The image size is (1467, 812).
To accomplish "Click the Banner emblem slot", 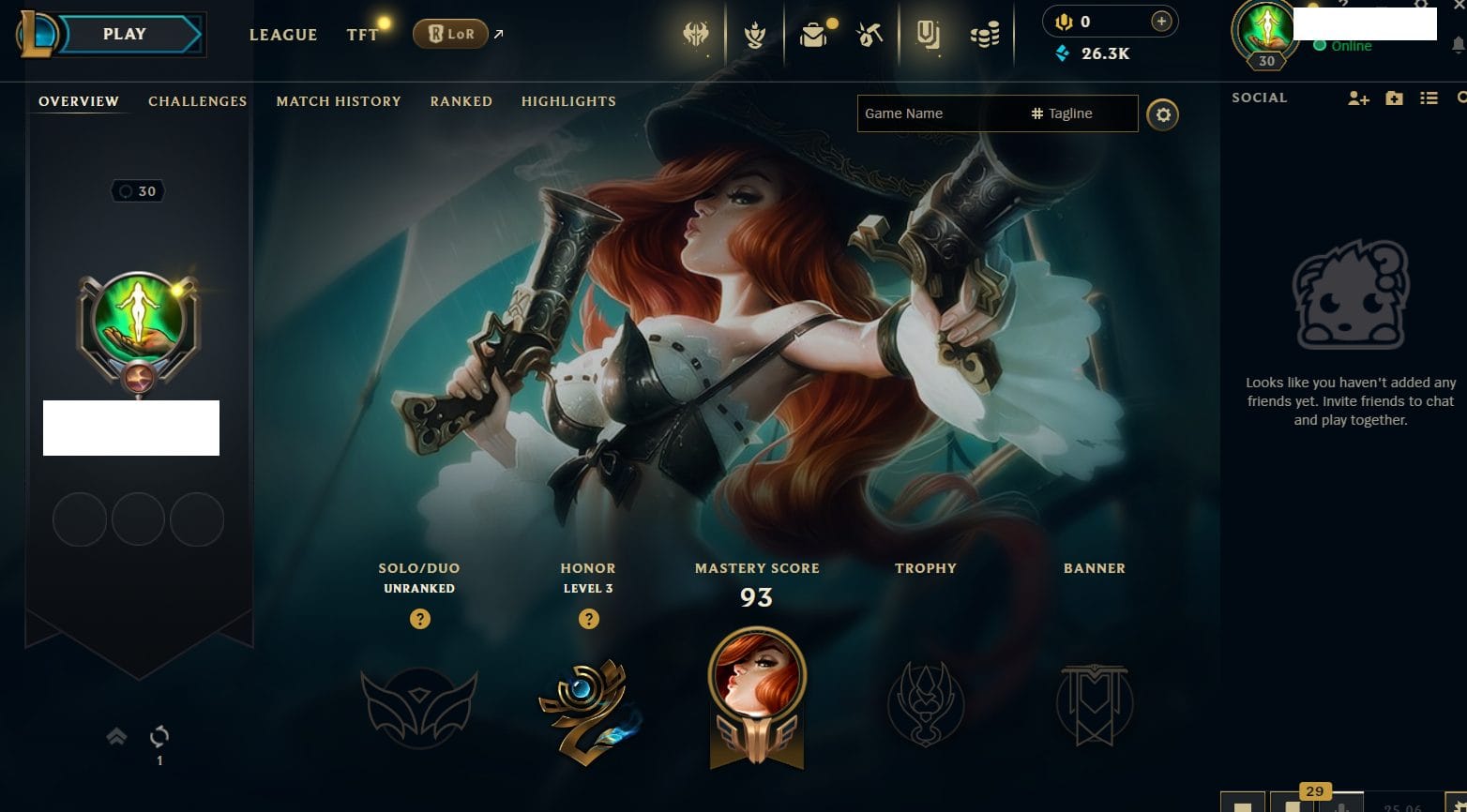I will (x=1095, y=705).
